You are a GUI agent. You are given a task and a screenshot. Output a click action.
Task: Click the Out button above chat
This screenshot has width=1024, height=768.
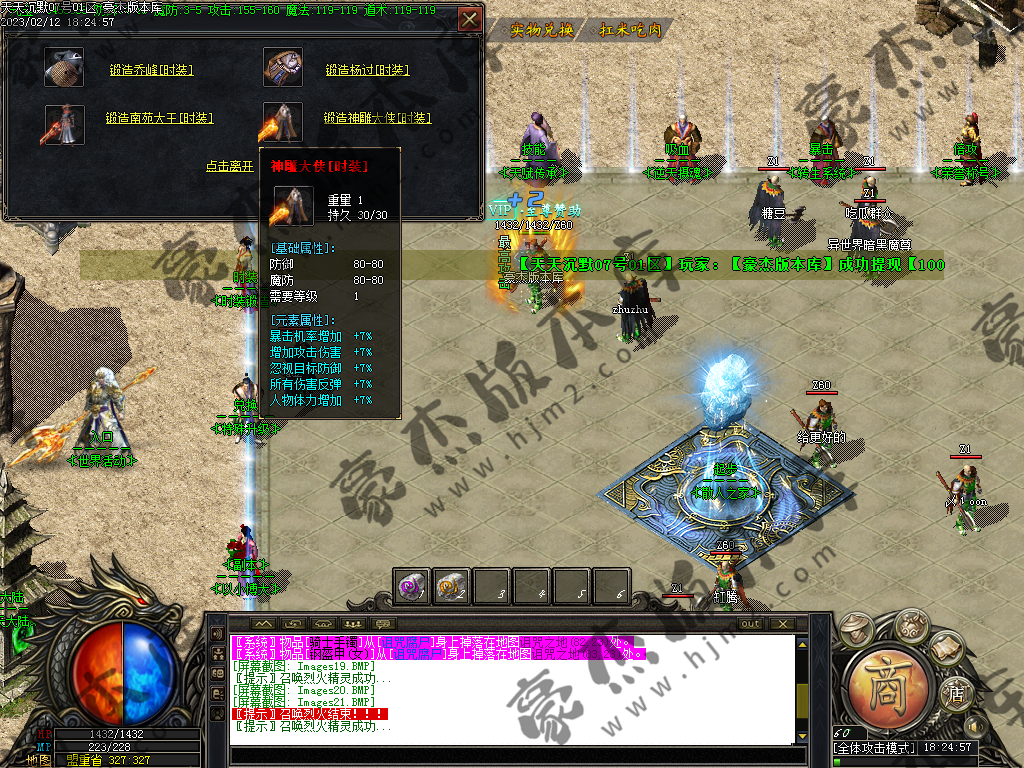[x=751, y=623]
